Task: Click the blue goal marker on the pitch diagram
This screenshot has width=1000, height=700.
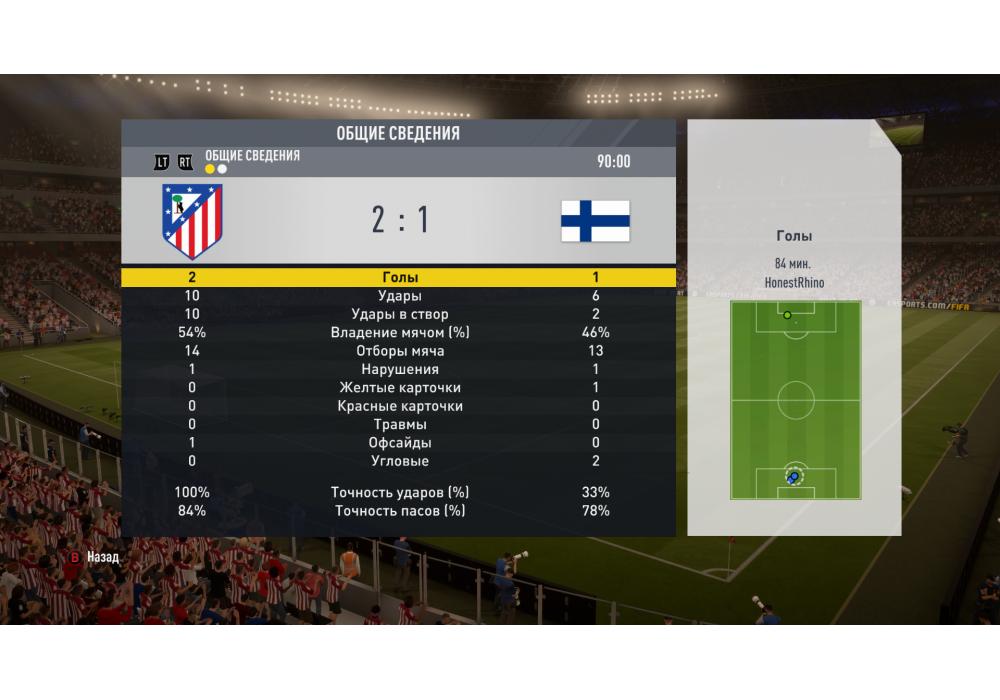Action: coord(794,477)
